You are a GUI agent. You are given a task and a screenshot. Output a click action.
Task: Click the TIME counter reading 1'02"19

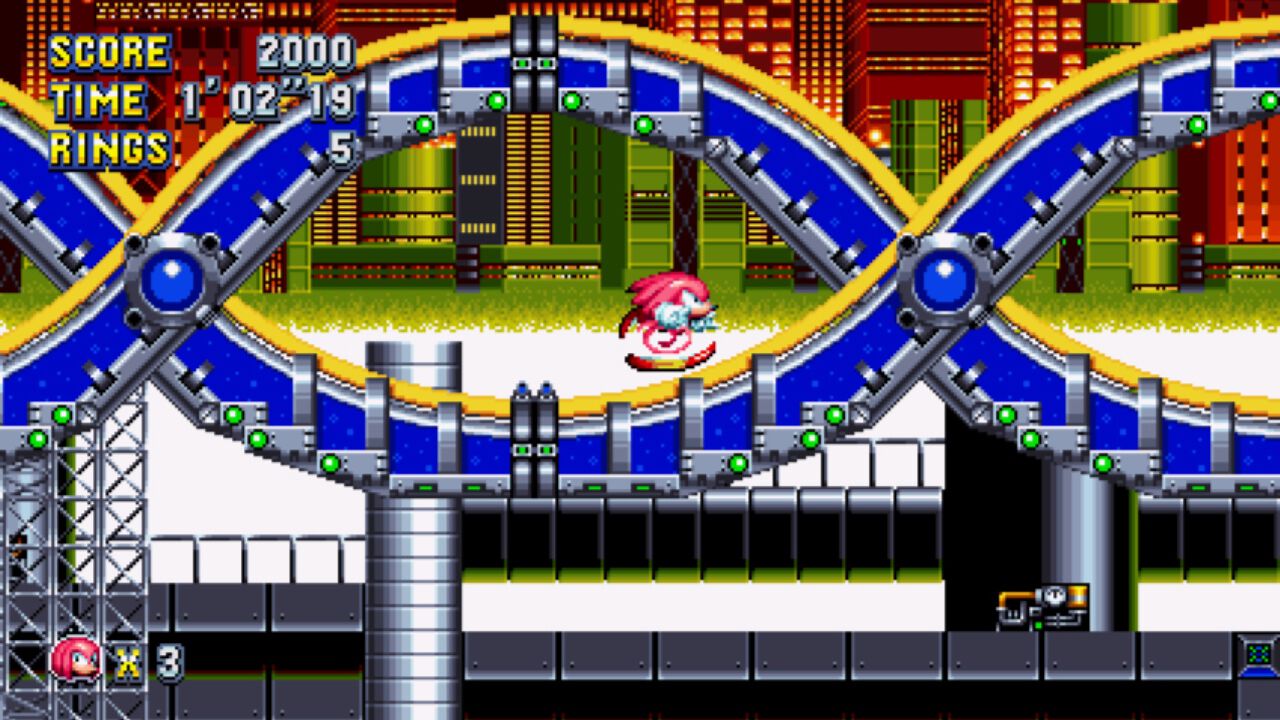265,100
